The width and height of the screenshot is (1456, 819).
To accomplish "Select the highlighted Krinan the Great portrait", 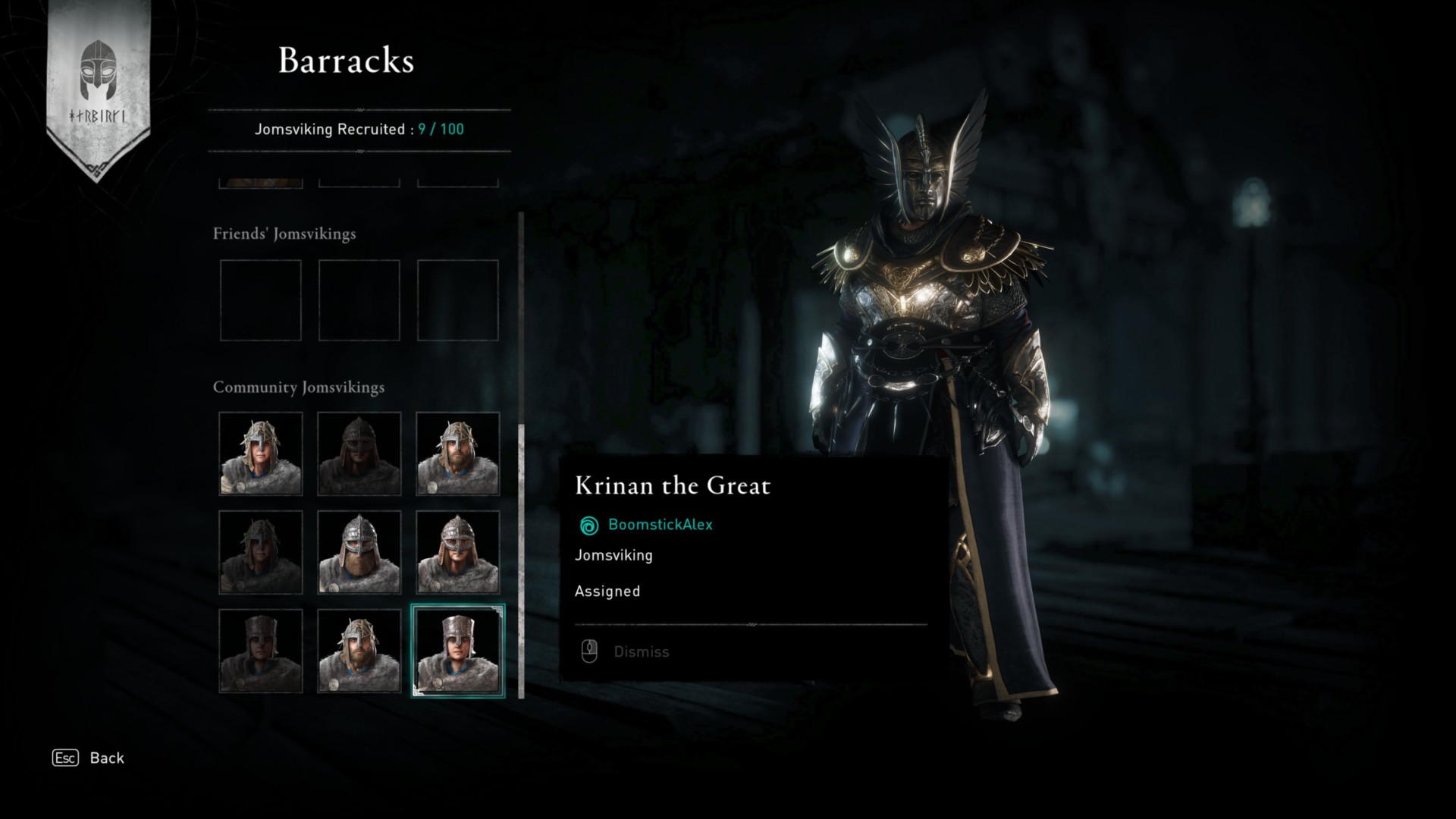I will click(457, 651).
